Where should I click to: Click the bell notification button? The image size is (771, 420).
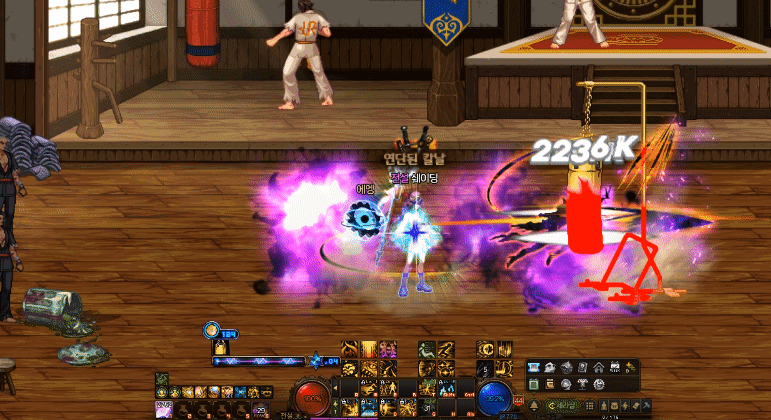click(x=534, y=405)
